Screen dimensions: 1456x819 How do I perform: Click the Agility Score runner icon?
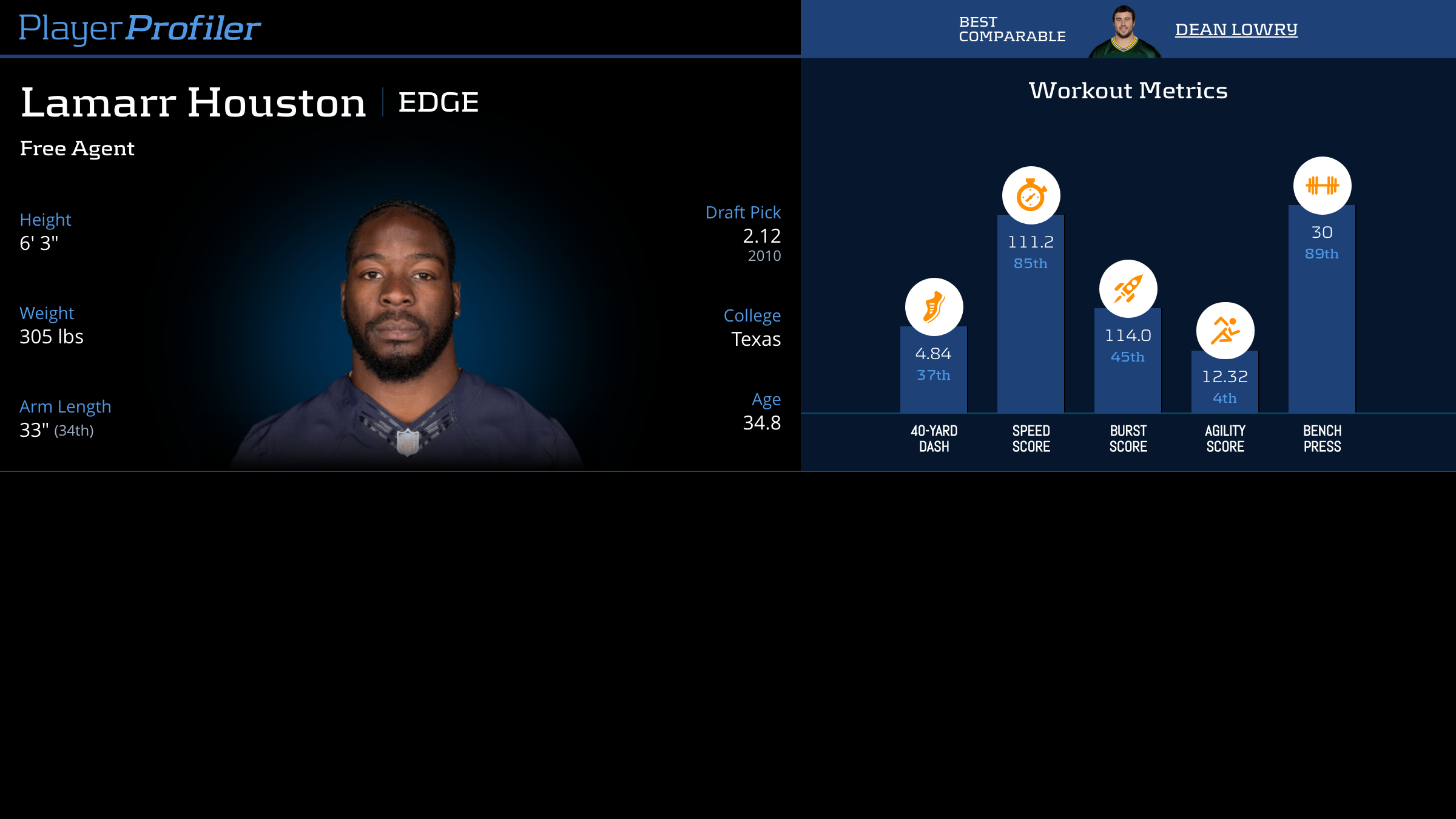click(1225, 331)
